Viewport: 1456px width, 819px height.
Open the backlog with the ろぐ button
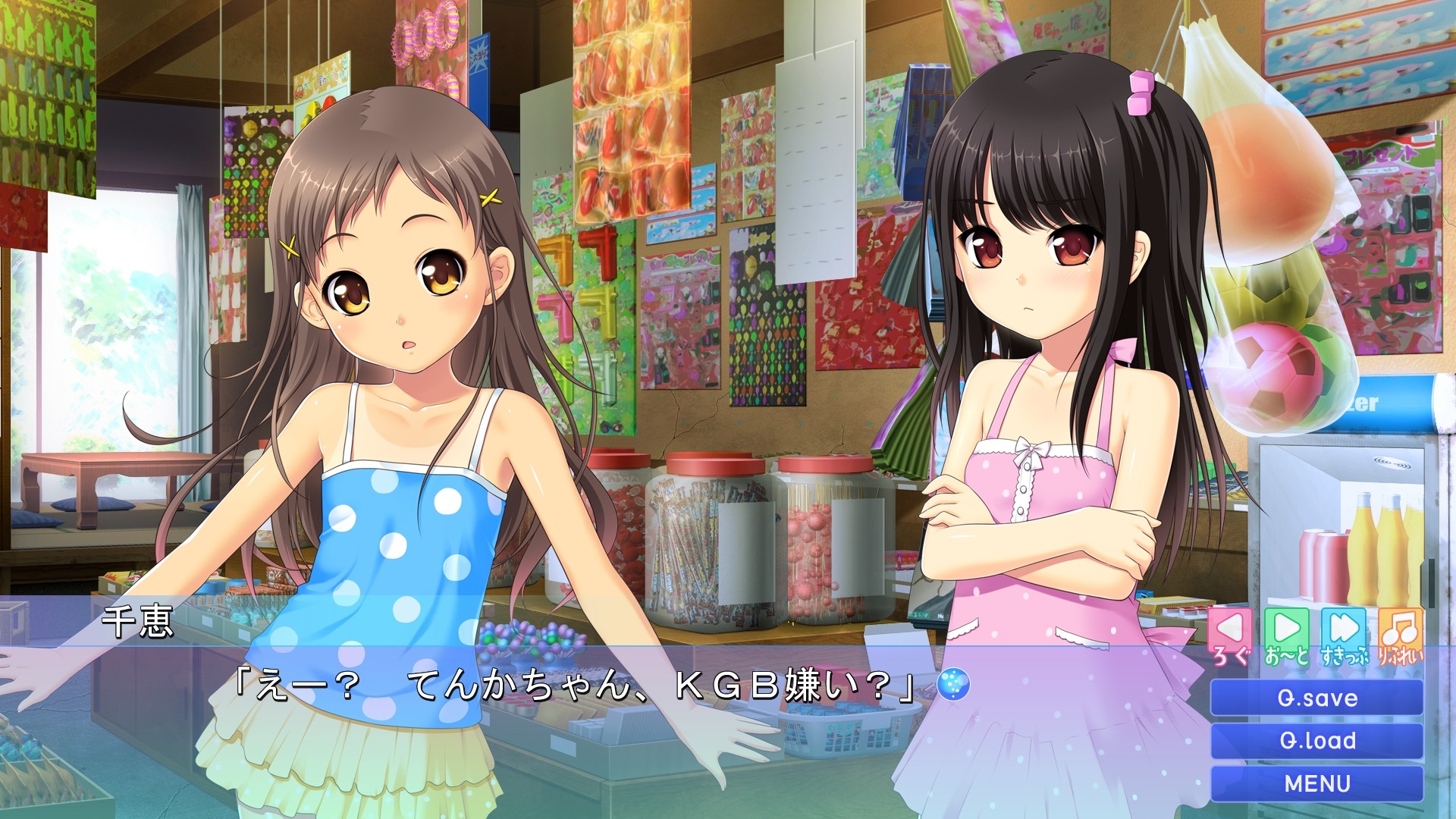pos(1230,636)
